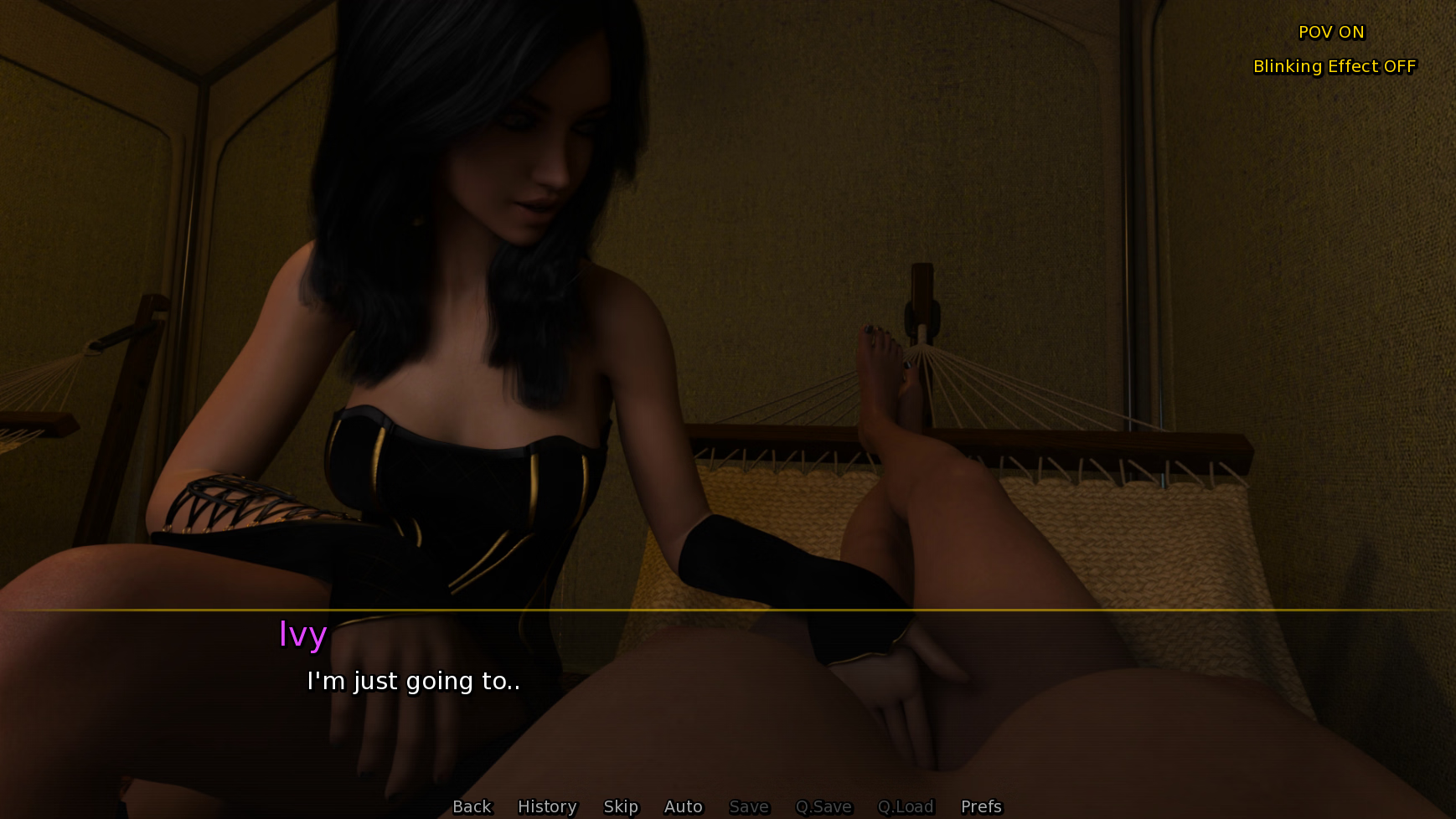The width and height of the screenshot is (1456, 819).
Task: Open the Prefs settings screen
Action: [x=981, y=806]
